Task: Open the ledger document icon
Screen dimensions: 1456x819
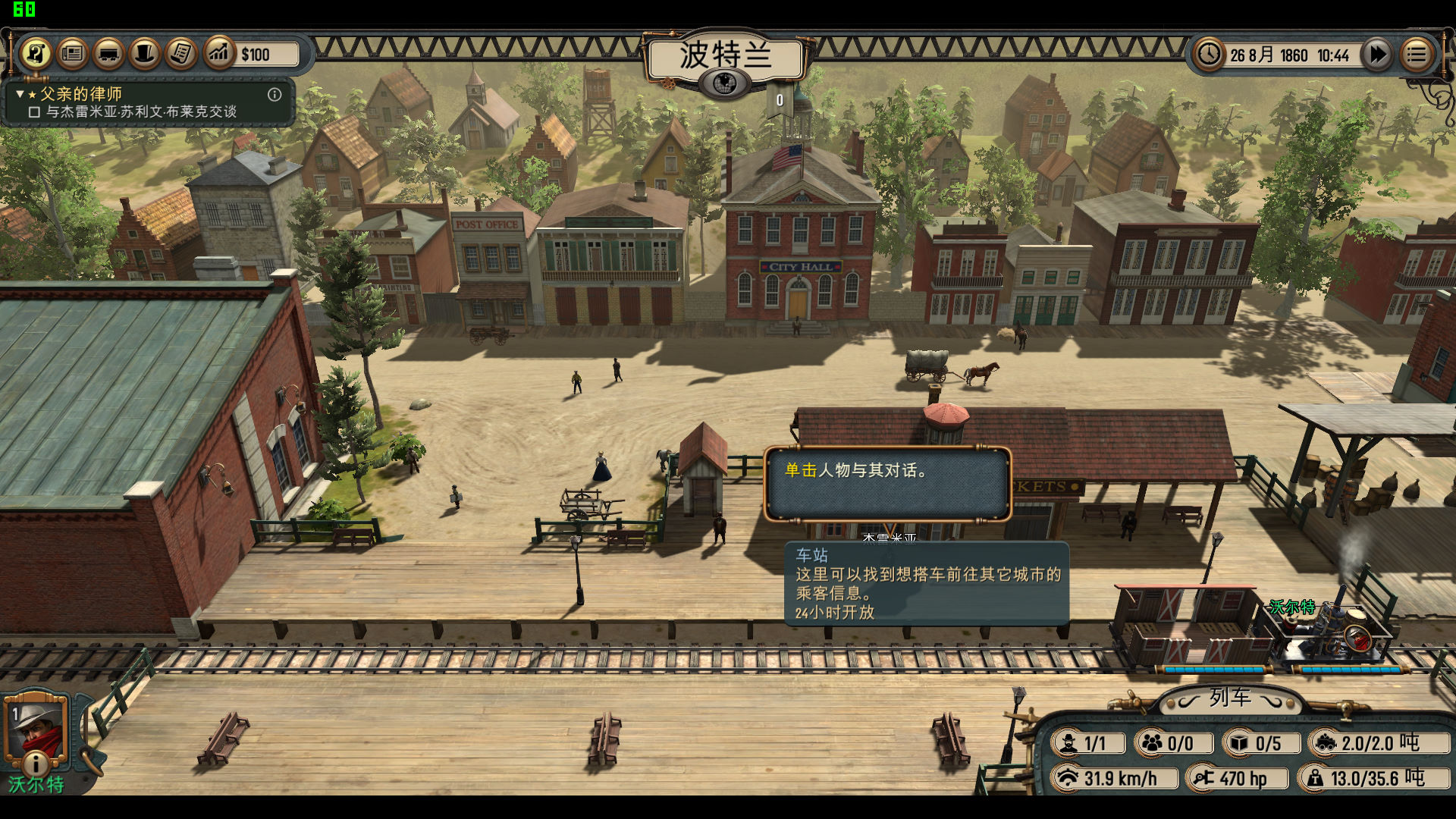Action: click(x=181, y=54)
